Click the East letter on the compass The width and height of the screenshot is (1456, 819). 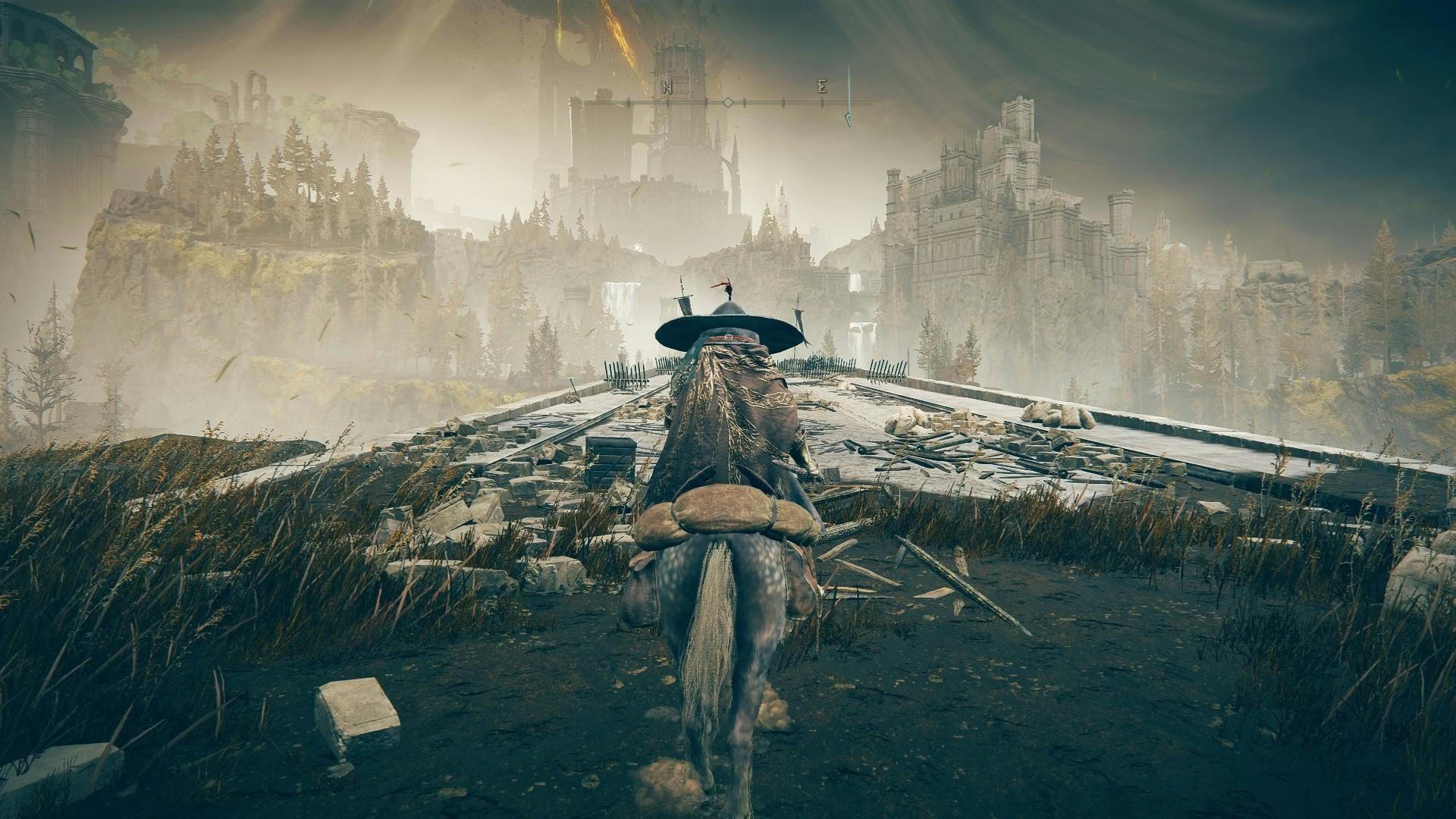[x=822, y=88]
